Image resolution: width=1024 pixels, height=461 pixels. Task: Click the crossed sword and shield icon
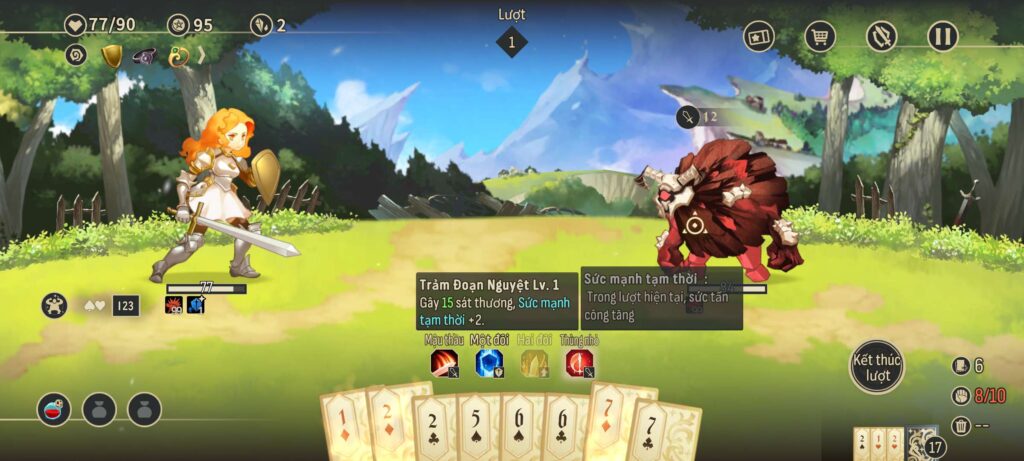(x=881, y=37)
